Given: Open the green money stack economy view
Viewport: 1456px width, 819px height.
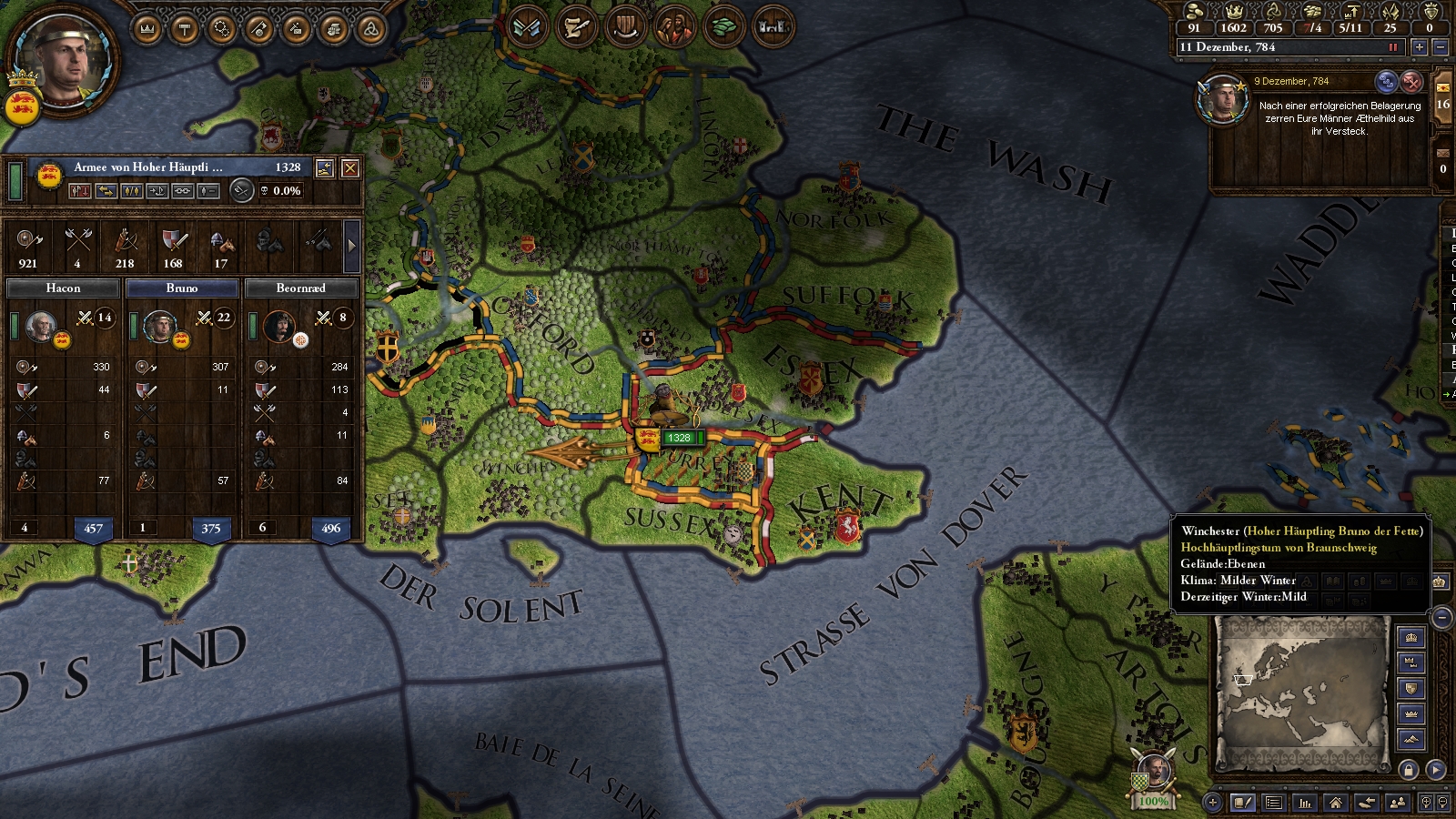Looking at the screenshot, I should [x=723, y=27].
